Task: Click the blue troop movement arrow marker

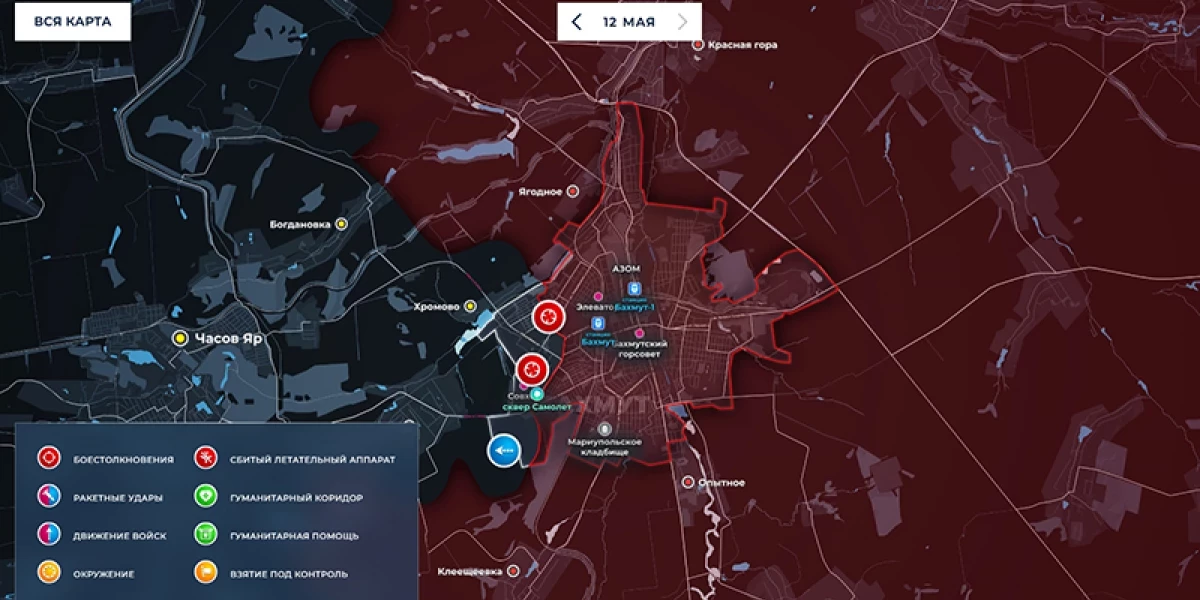Action: pyautogui.click(x=504, y=452)
